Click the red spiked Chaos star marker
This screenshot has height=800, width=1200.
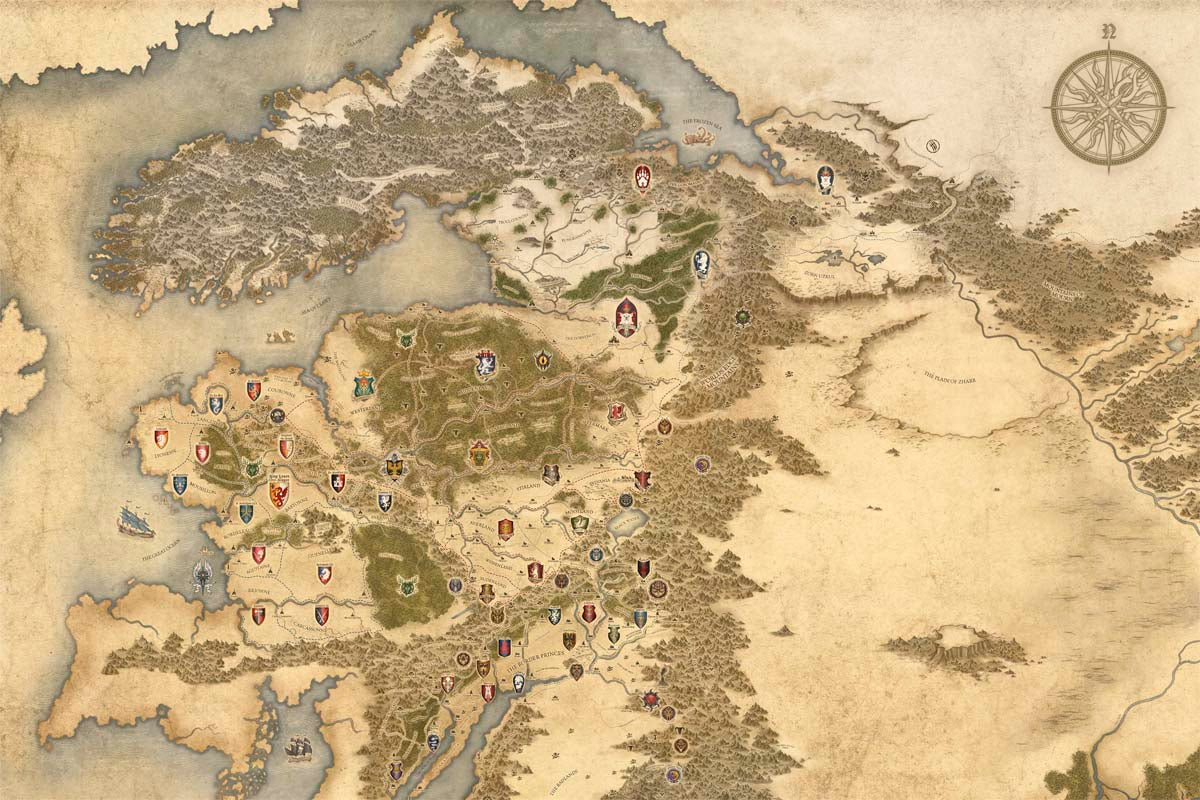tap(652, 699)
